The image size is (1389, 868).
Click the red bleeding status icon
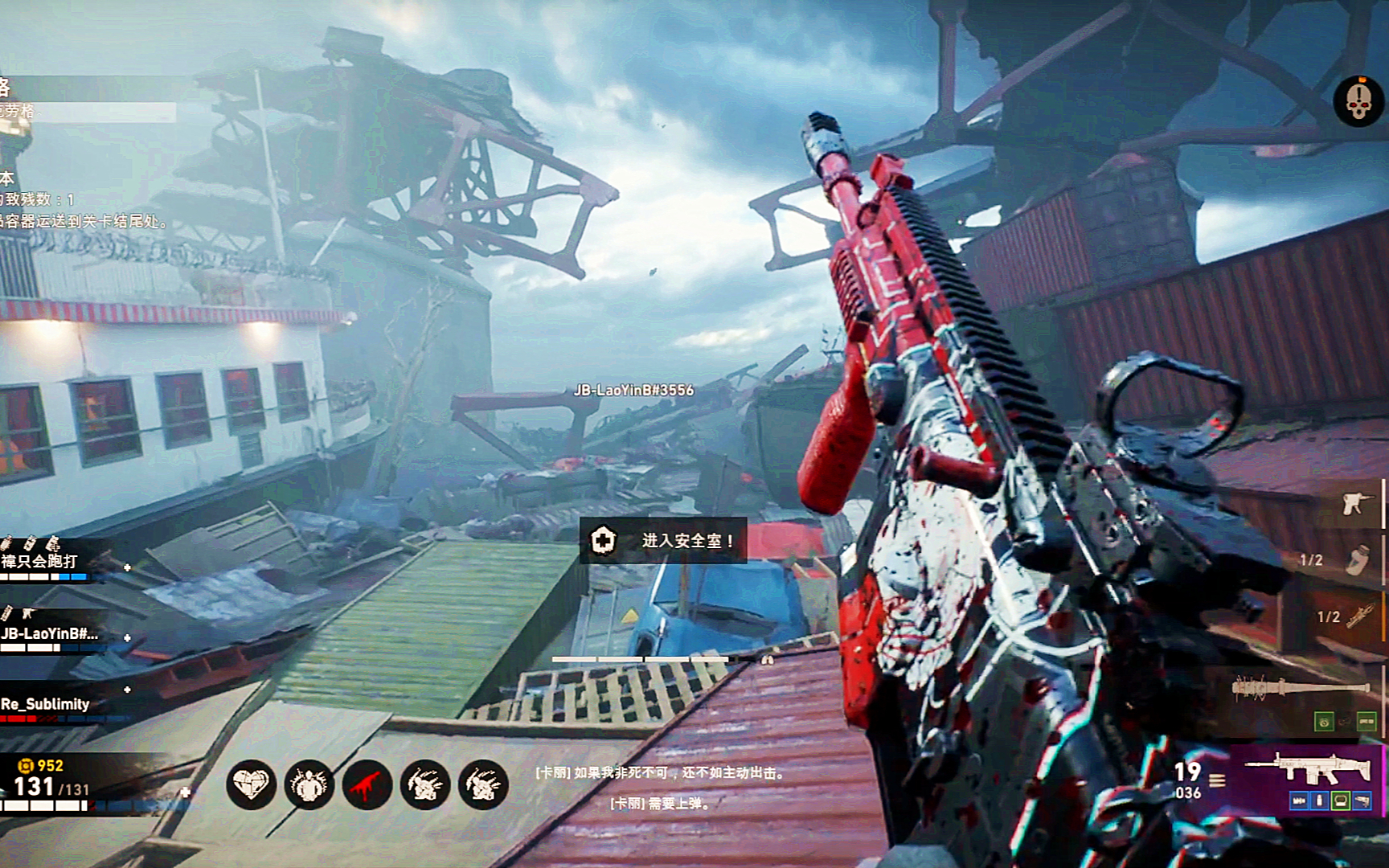click(367, 784)
